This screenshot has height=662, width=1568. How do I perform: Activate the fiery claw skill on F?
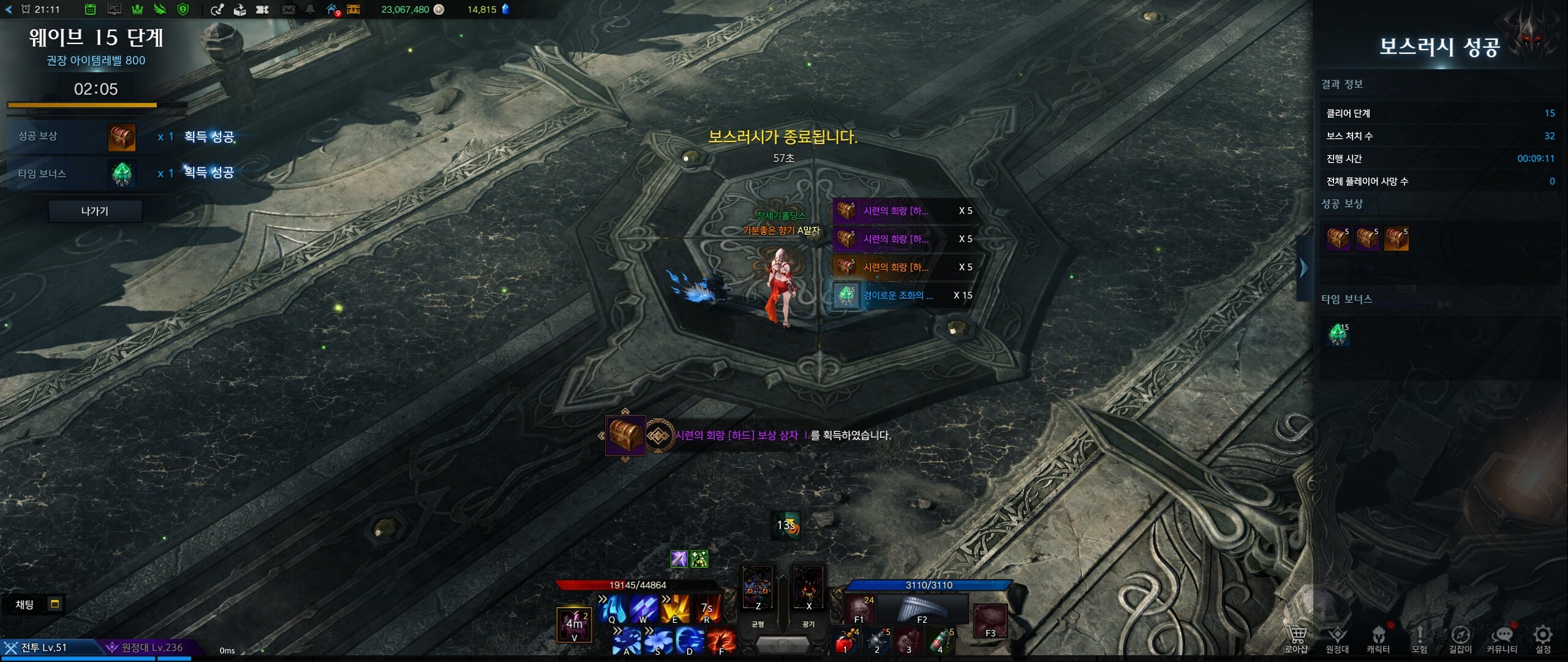(x=721, y=642)
